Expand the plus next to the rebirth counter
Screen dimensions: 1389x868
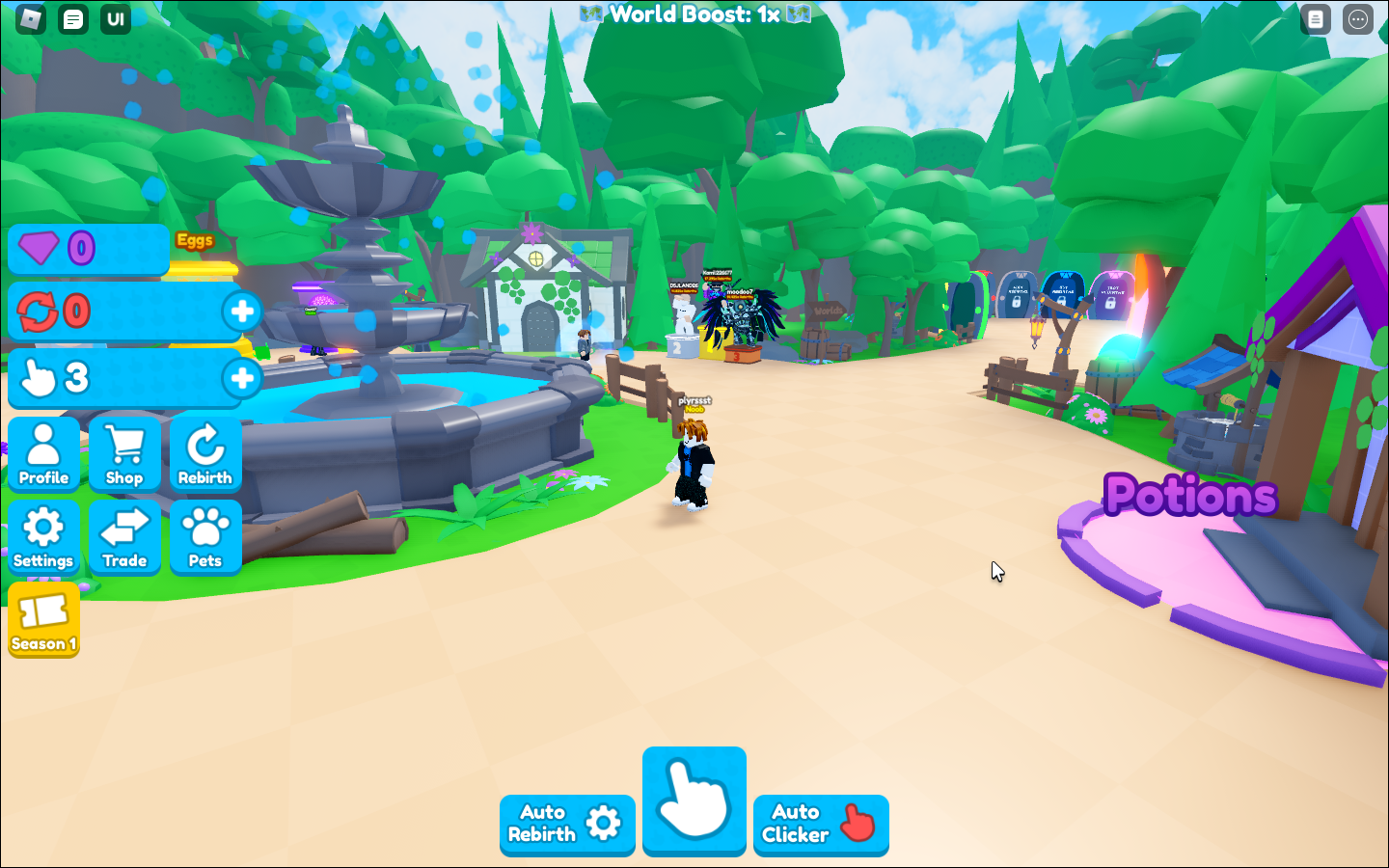point(242,312)
